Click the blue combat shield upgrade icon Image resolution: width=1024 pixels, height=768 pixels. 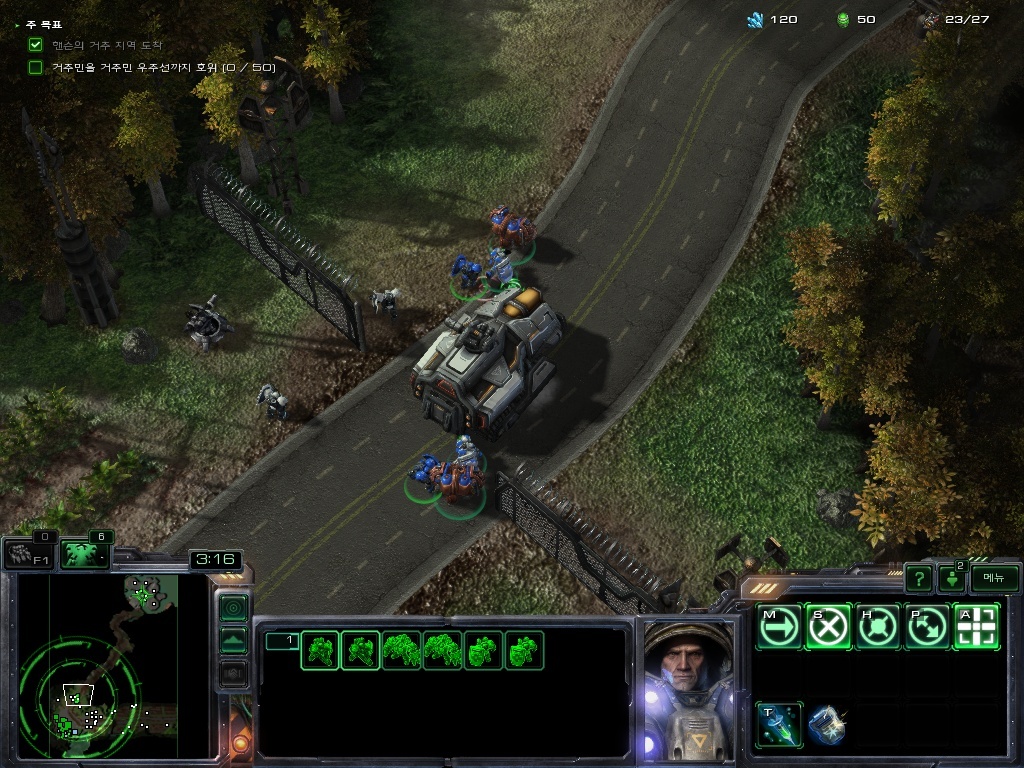click(826, 725)
